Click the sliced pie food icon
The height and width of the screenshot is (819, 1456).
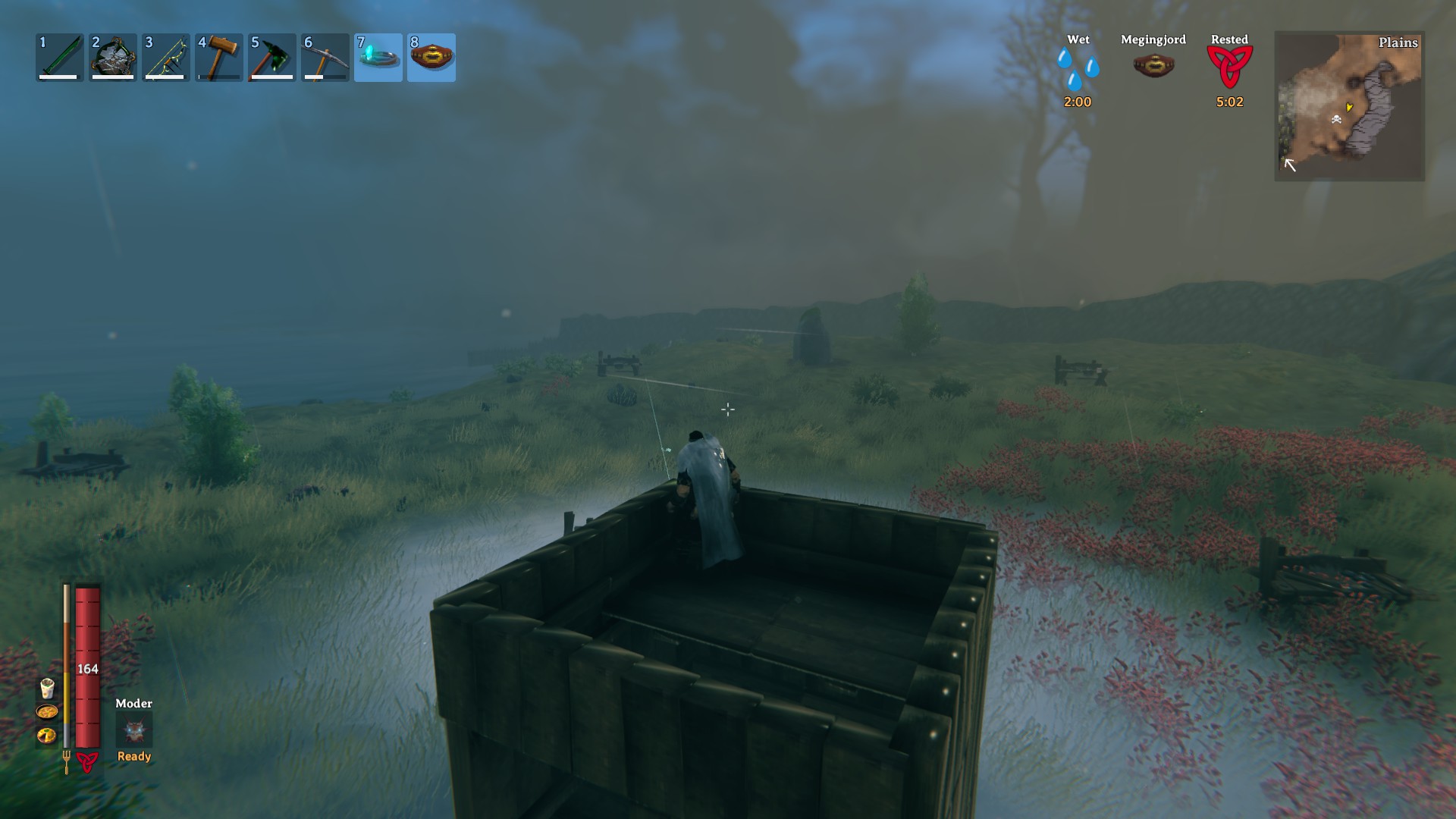tap(47, 735)
